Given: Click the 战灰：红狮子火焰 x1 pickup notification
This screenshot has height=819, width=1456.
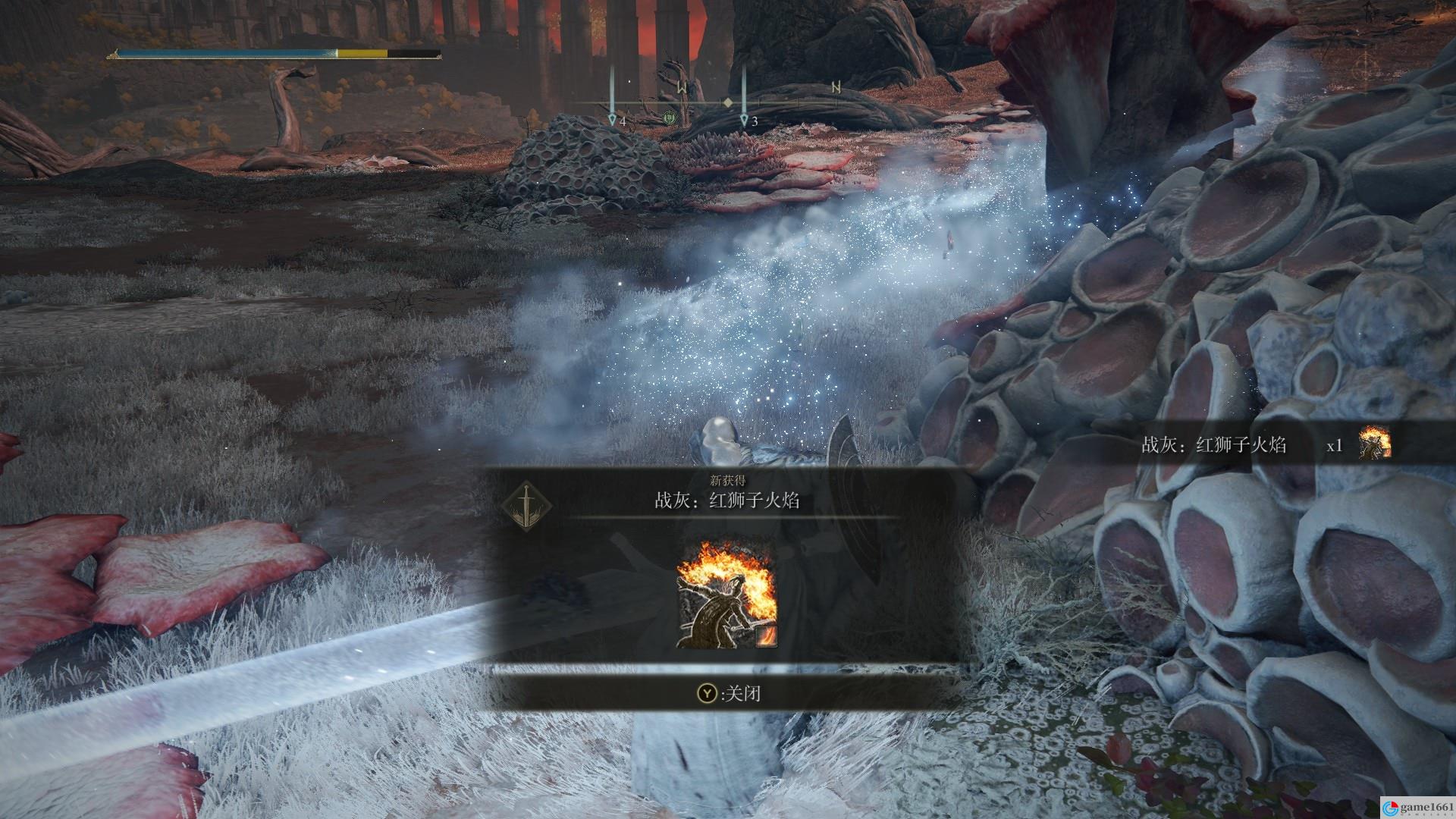Looking at the screenshot, I should [1265, 445].
